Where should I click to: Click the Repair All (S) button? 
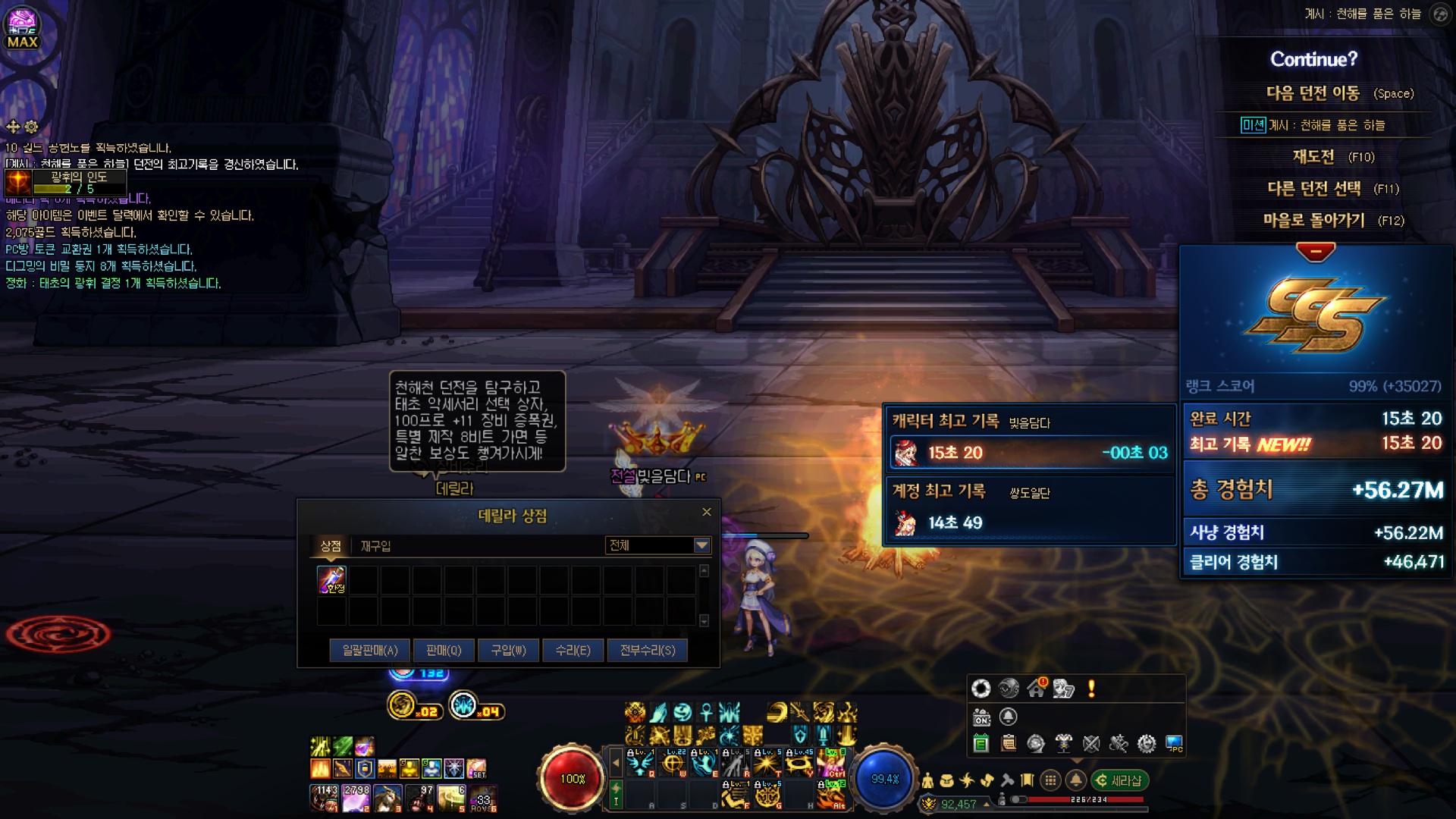point(648,650)
